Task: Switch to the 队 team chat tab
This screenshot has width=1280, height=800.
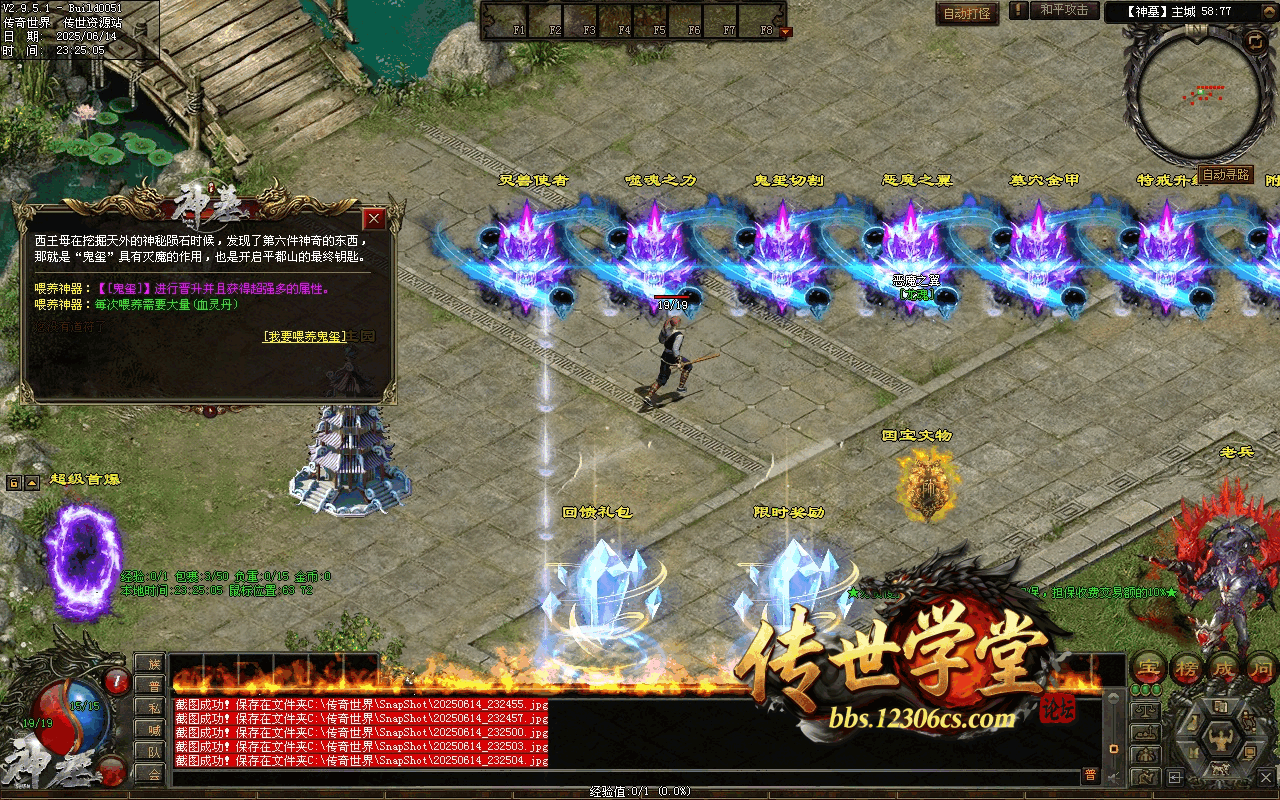Action: click(151, 751)
